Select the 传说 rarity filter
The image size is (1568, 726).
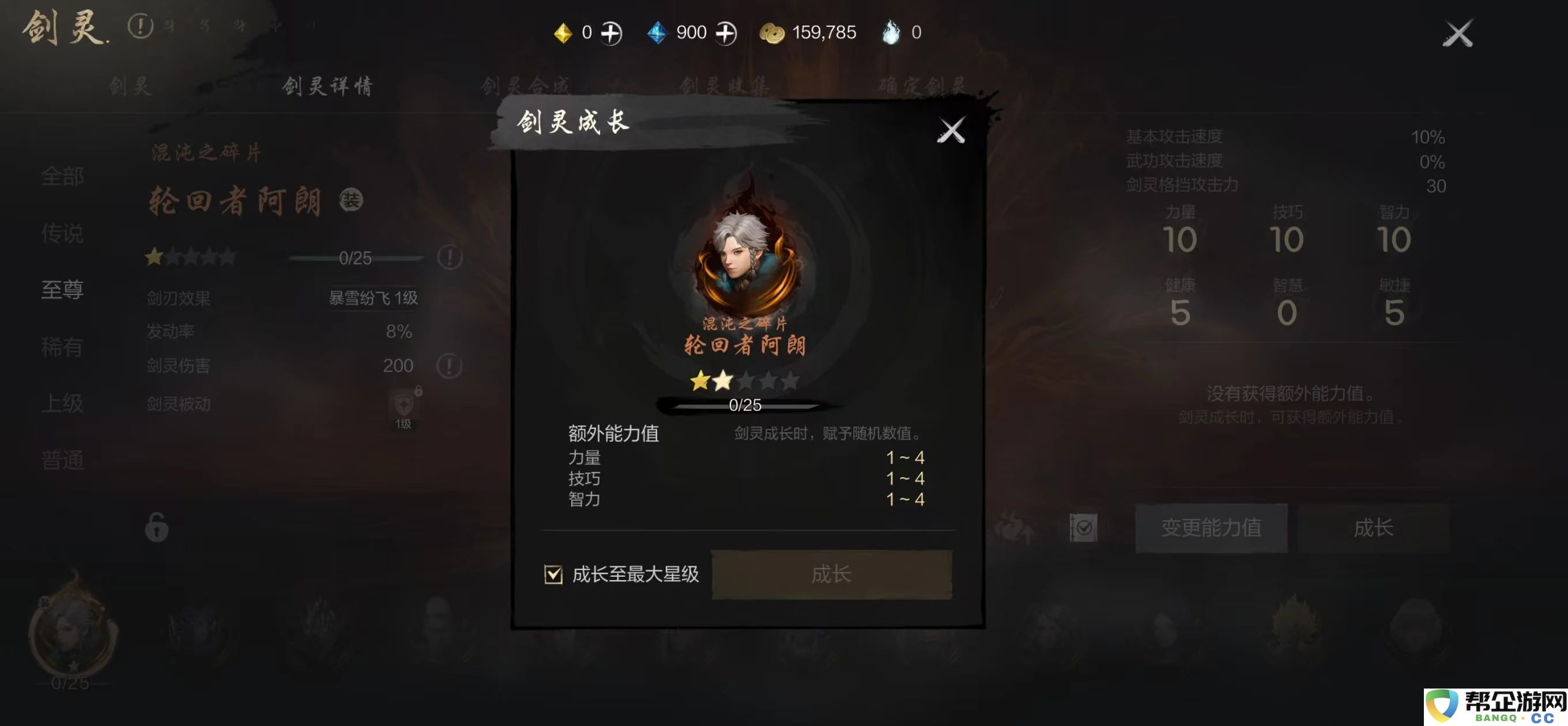[63, 235]
